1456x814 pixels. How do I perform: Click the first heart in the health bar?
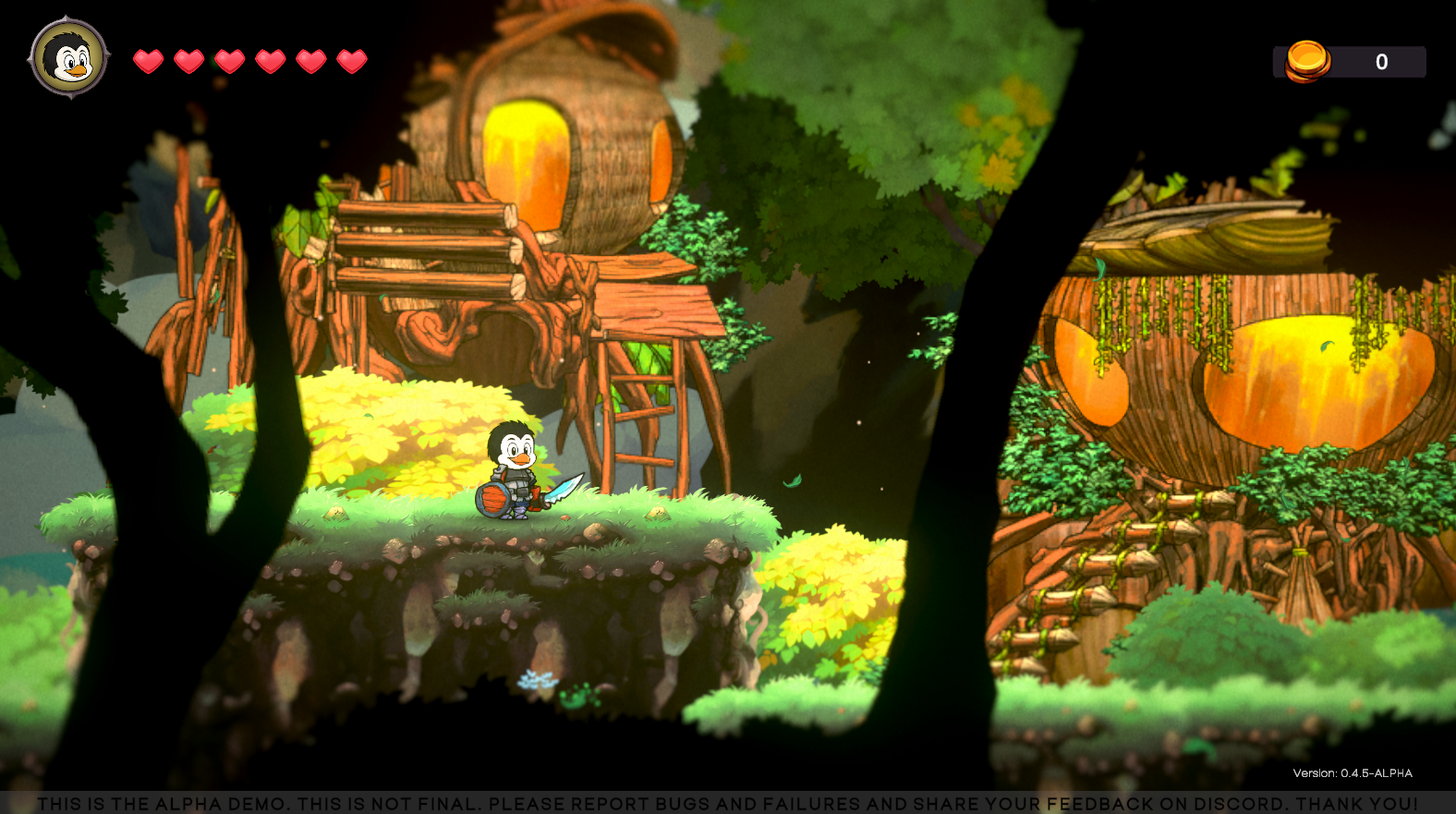pos(148,62)
